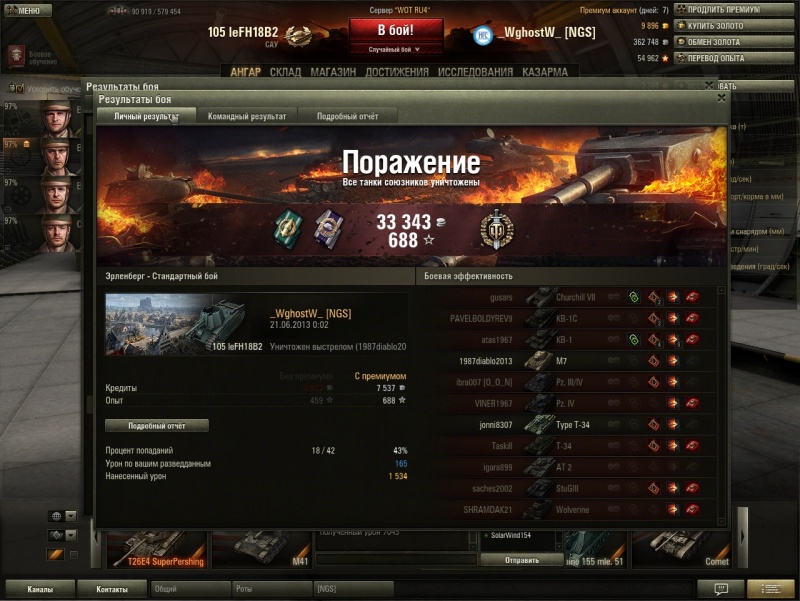800x601 pixels.
Task: Open the Меню button
Action: 27,10
